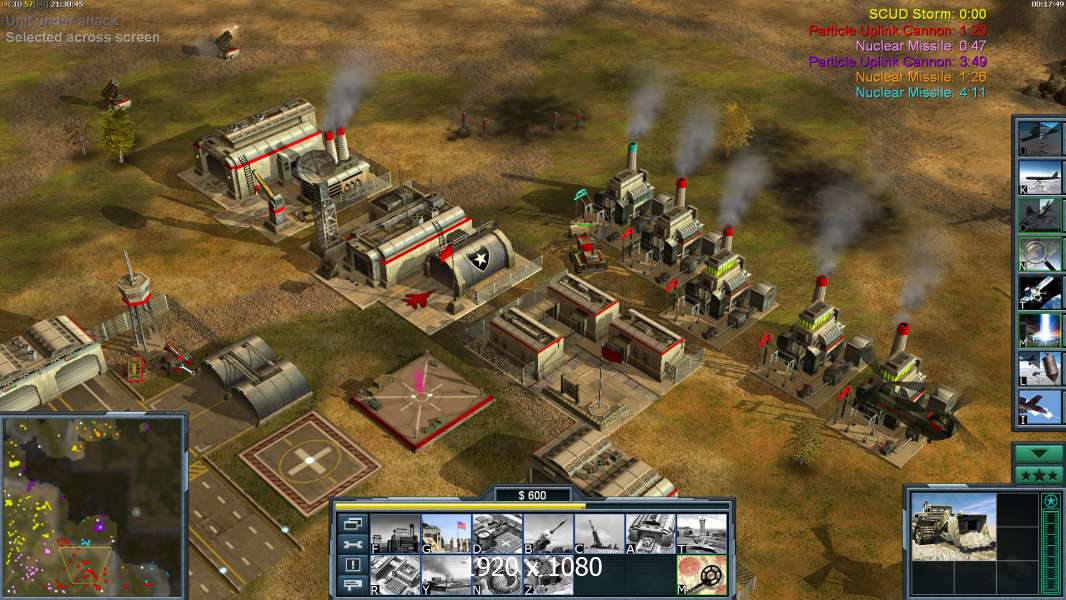Open the three-star General's promotions button
1066x600 pixels.
coord(1038,475)
